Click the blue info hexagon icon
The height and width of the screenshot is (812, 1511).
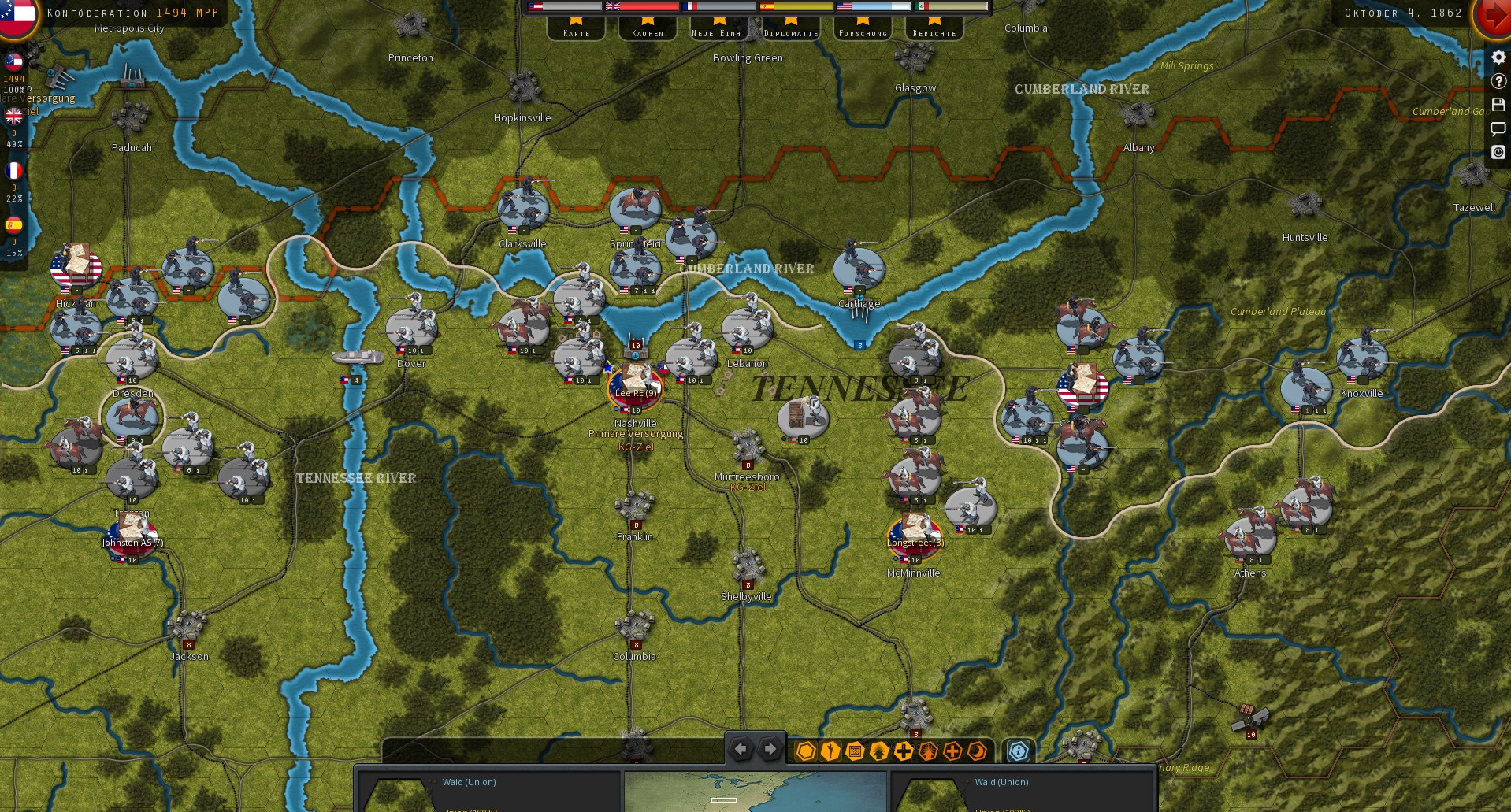(1018, 751)
